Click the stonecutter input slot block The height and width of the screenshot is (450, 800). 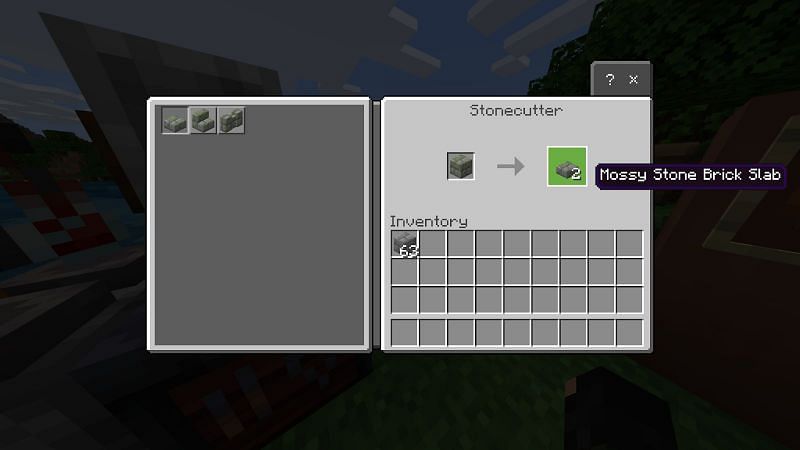coord(461,166)
